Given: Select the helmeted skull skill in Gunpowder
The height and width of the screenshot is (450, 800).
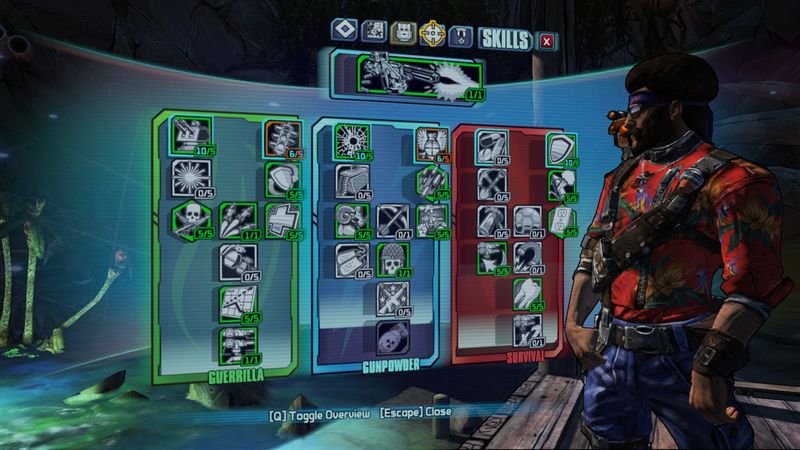Looking at the screenshot, I should (x=391, y=259).
